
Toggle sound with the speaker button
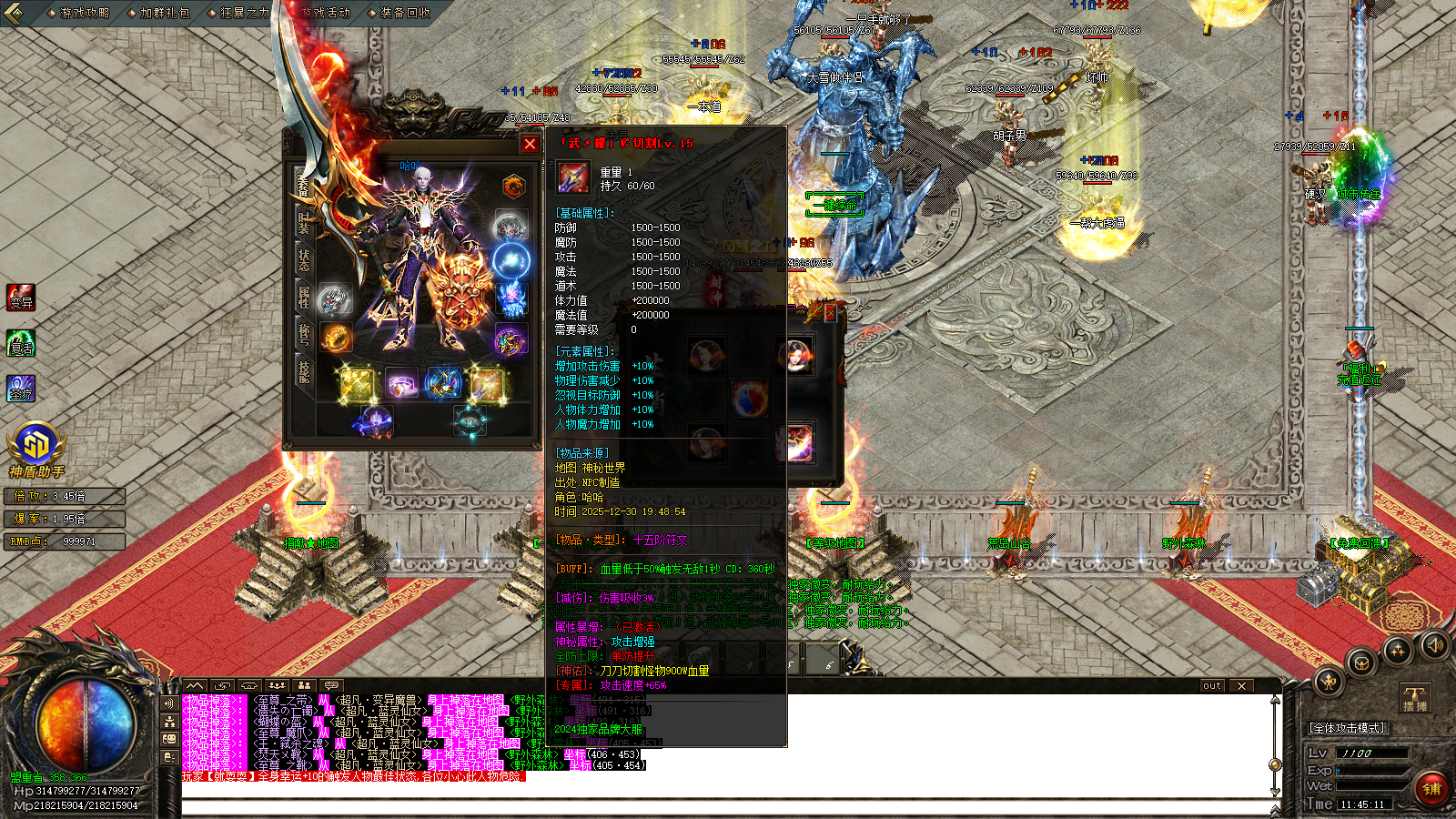pos(1434,645)
